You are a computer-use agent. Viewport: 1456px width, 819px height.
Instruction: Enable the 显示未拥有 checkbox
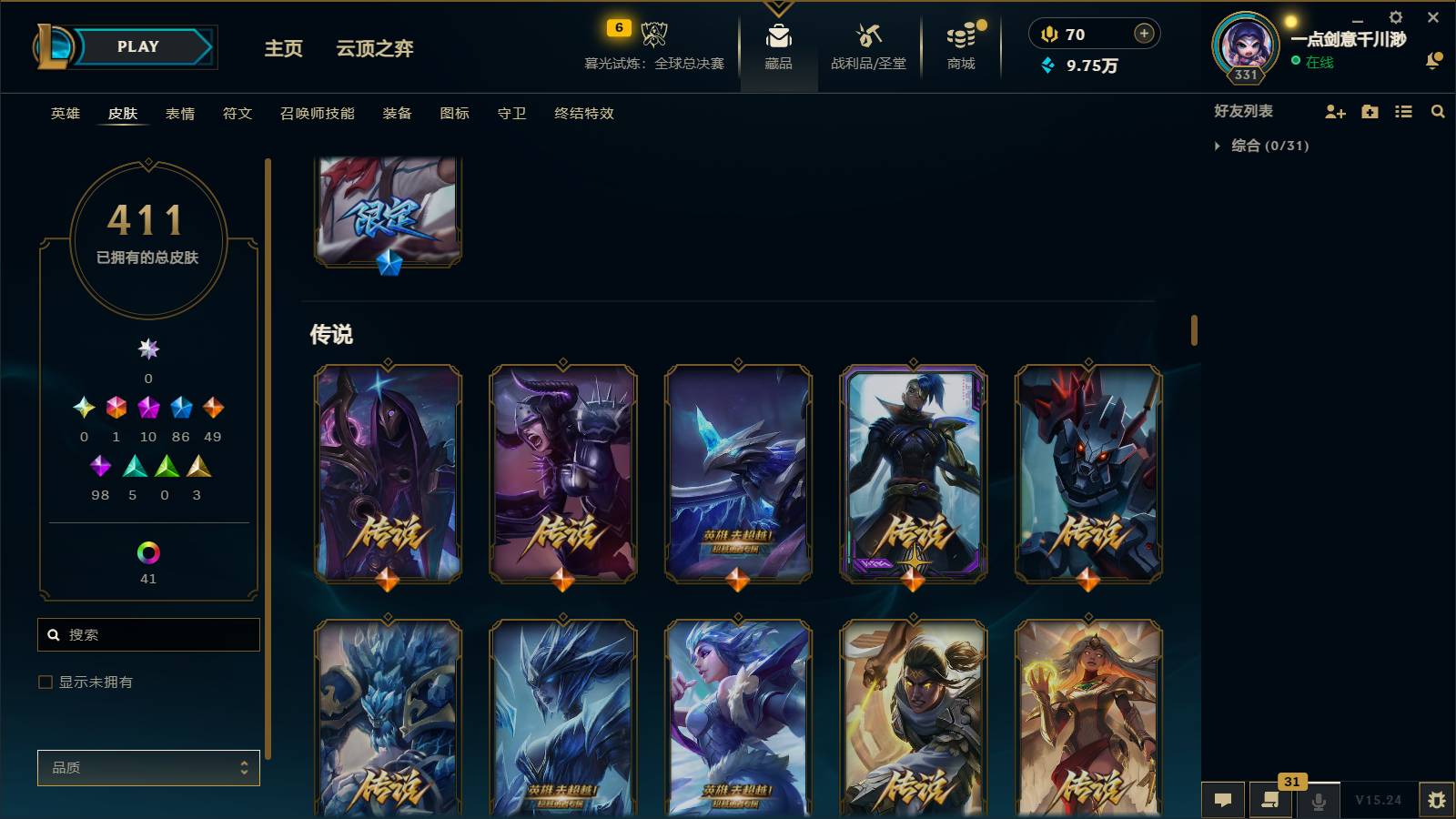pos(44,682)
